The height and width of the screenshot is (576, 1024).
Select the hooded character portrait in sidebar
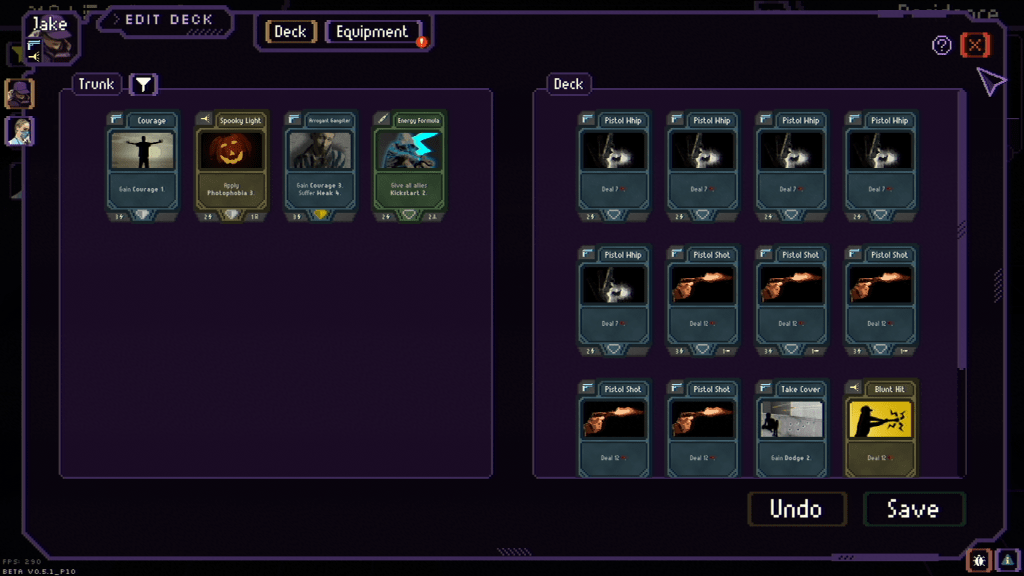[x=19, y=94]
